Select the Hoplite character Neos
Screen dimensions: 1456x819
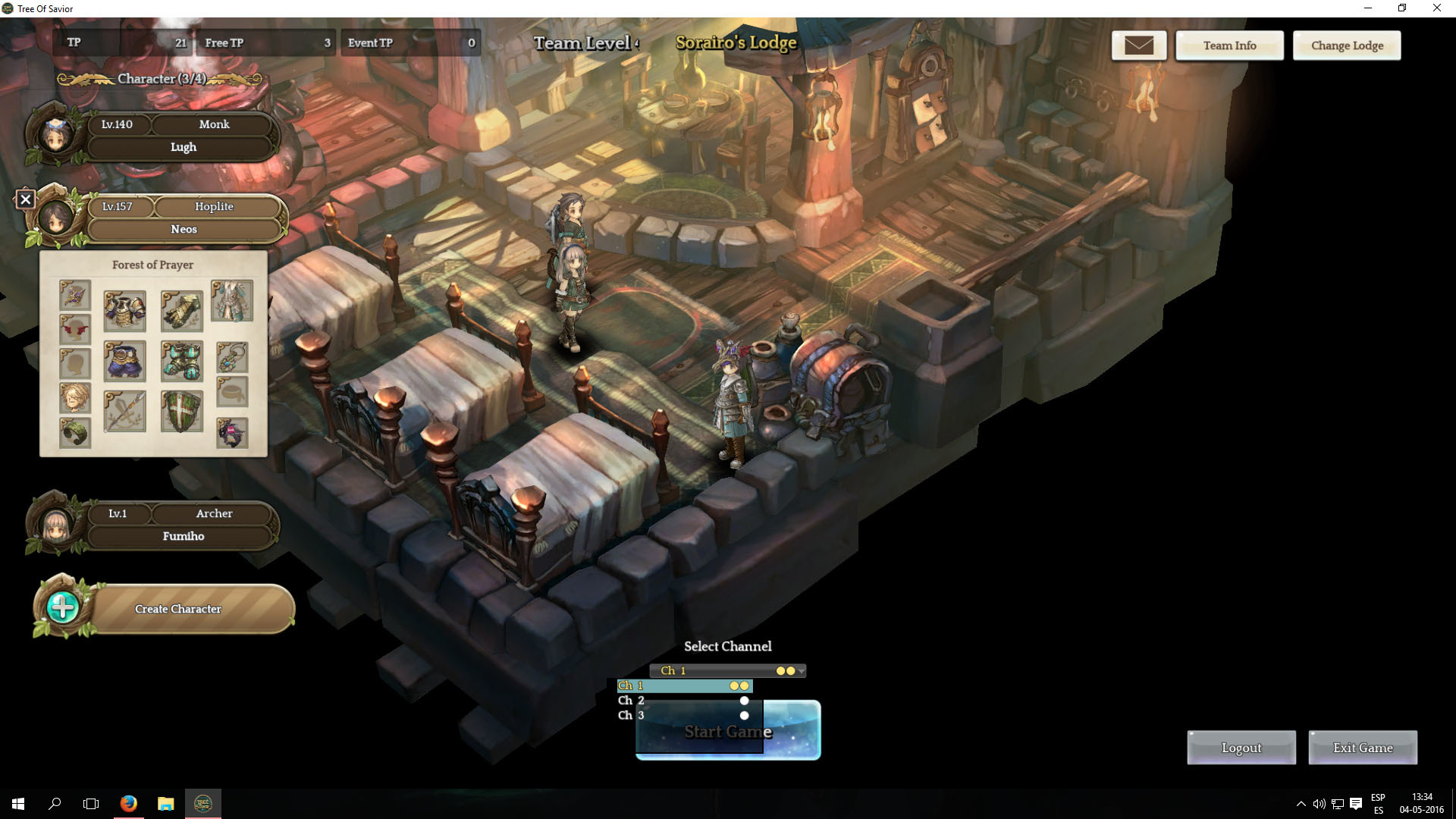184,218
